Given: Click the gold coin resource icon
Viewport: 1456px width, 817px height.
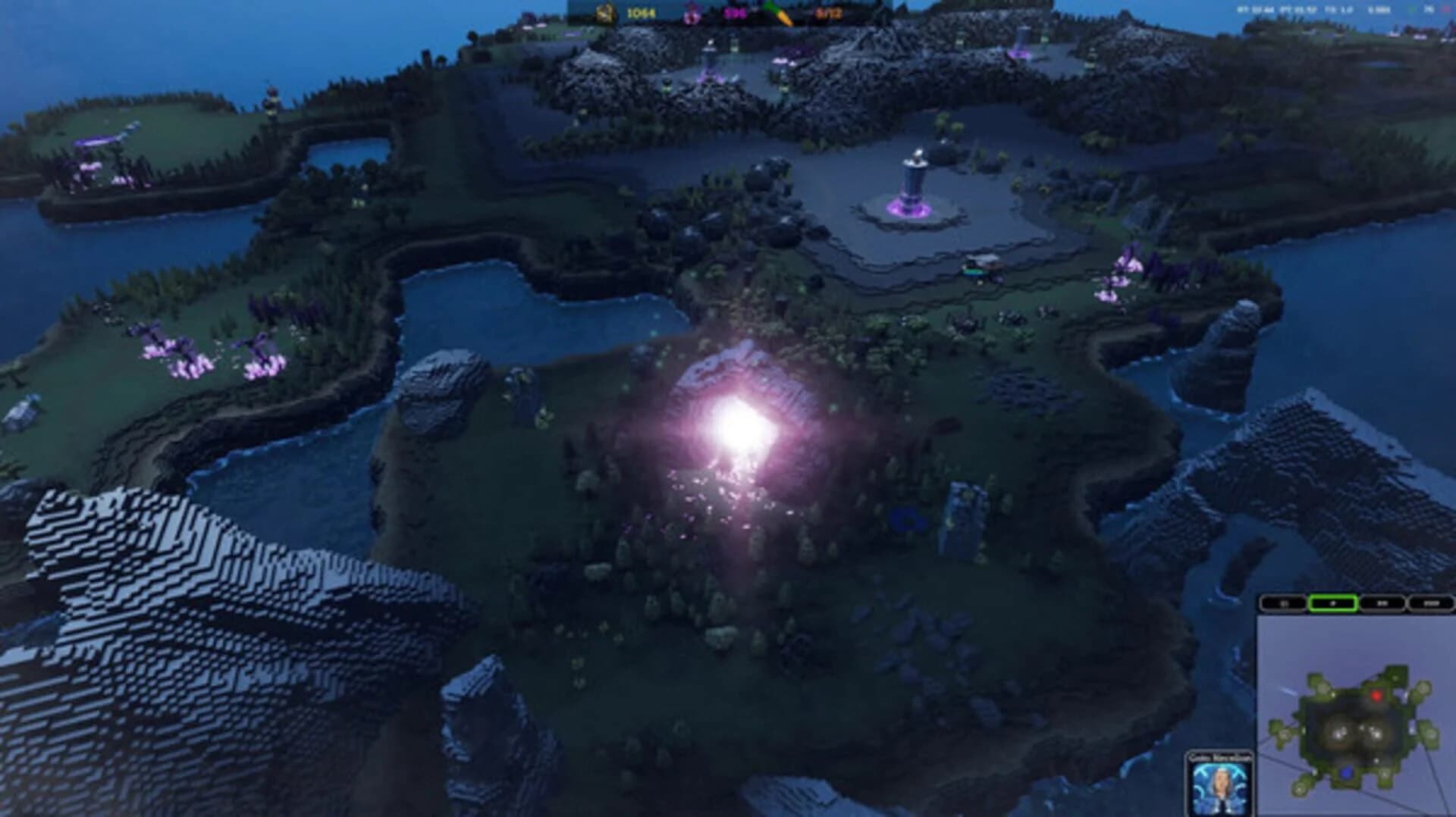Looking at the screenshot, I should coord(604,13).
